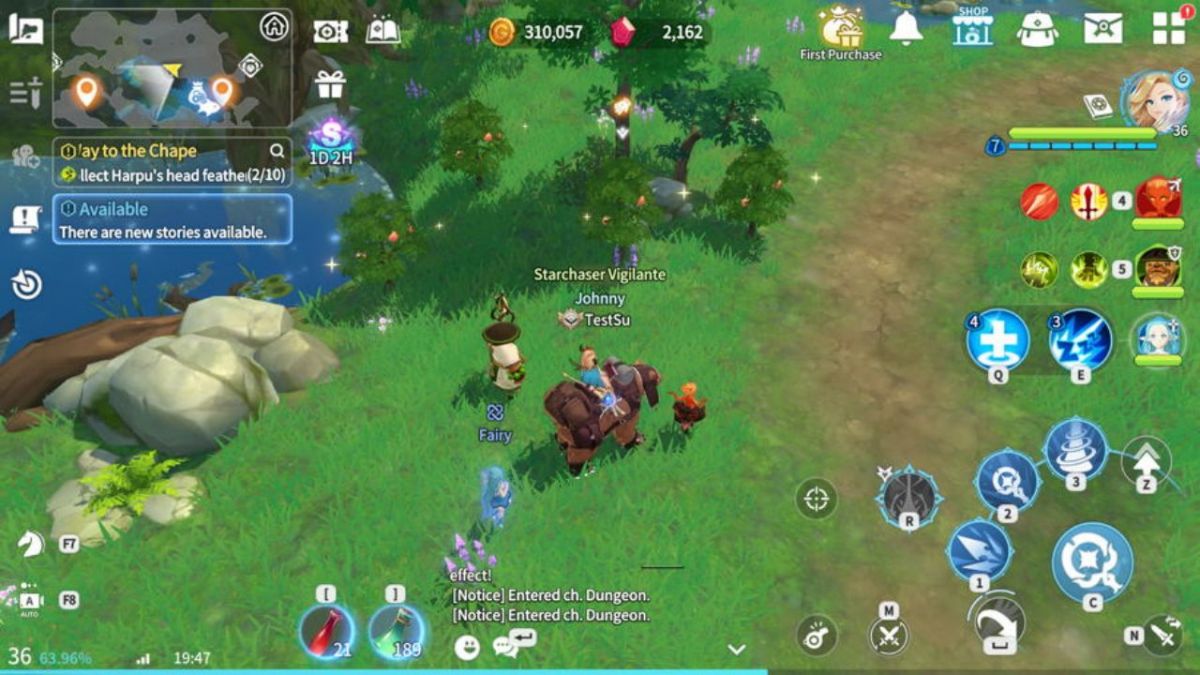Viewport: 1200px width, 675px height.
Task: Click the home icon on minimap
Action: 273,27
